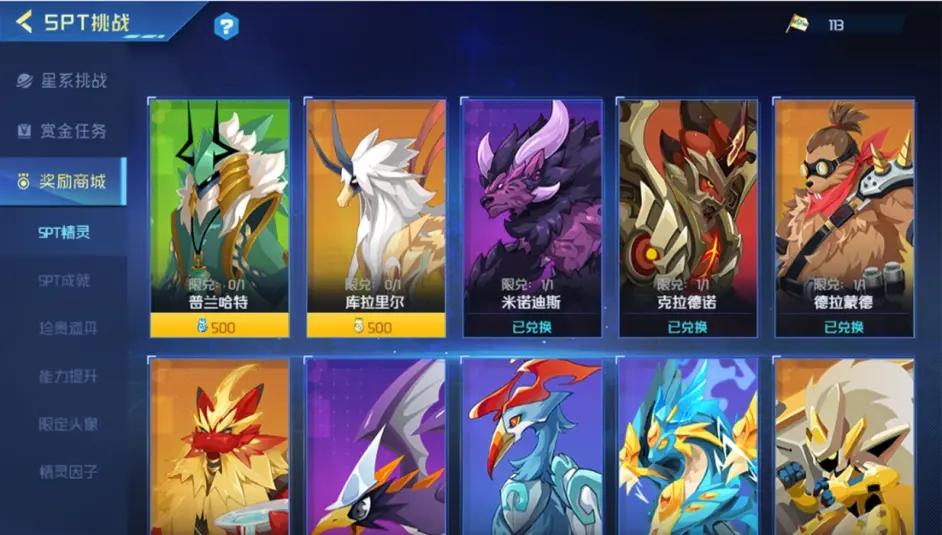Screen dimensions: 942x535
Task: Open the SPT成就 category
Action: click(x=64, y=281)
